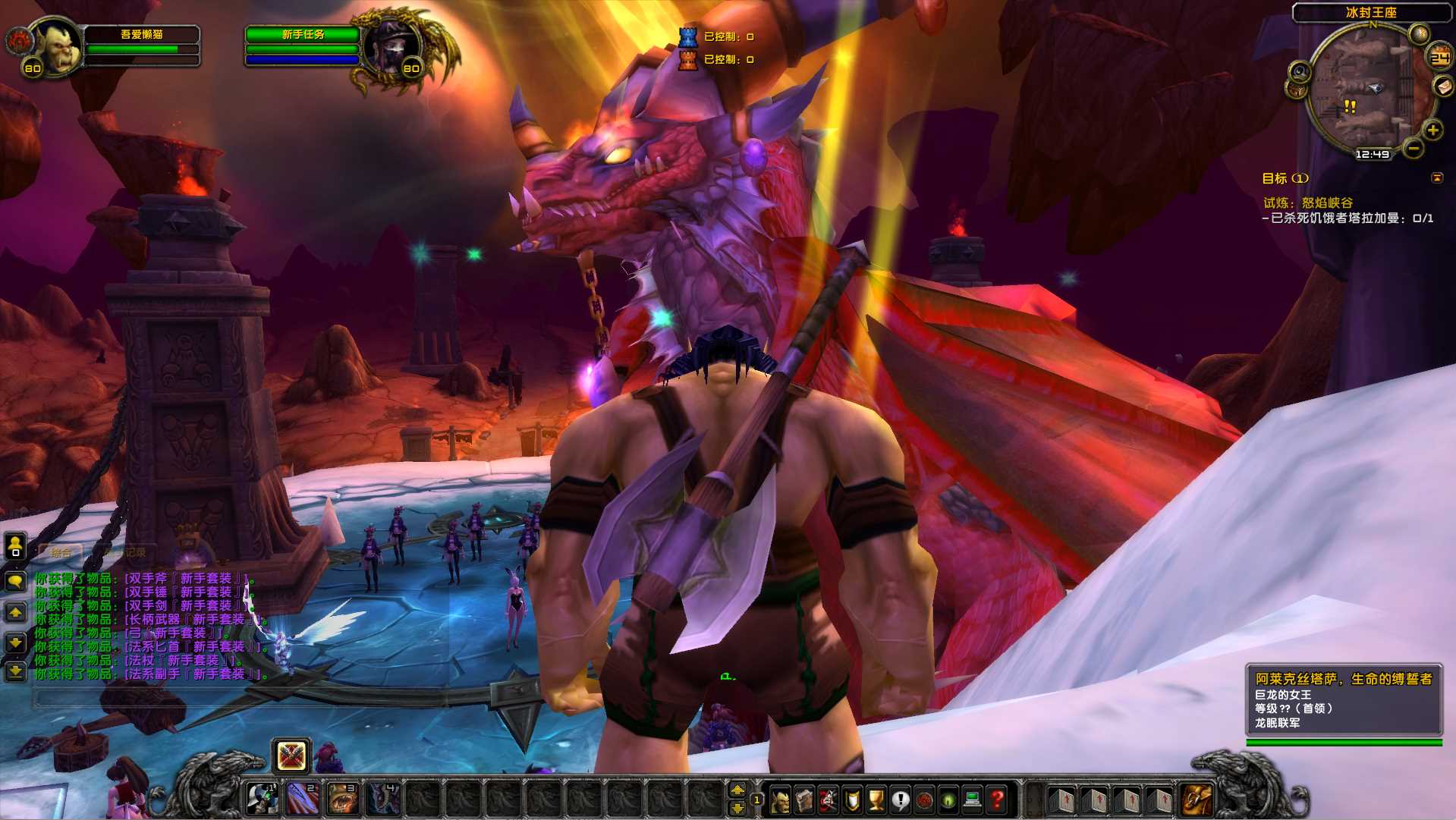This screenshot has height=820, width=1456.
Task: Jump chat log to the bottom
Action: [x=15, y=671]
